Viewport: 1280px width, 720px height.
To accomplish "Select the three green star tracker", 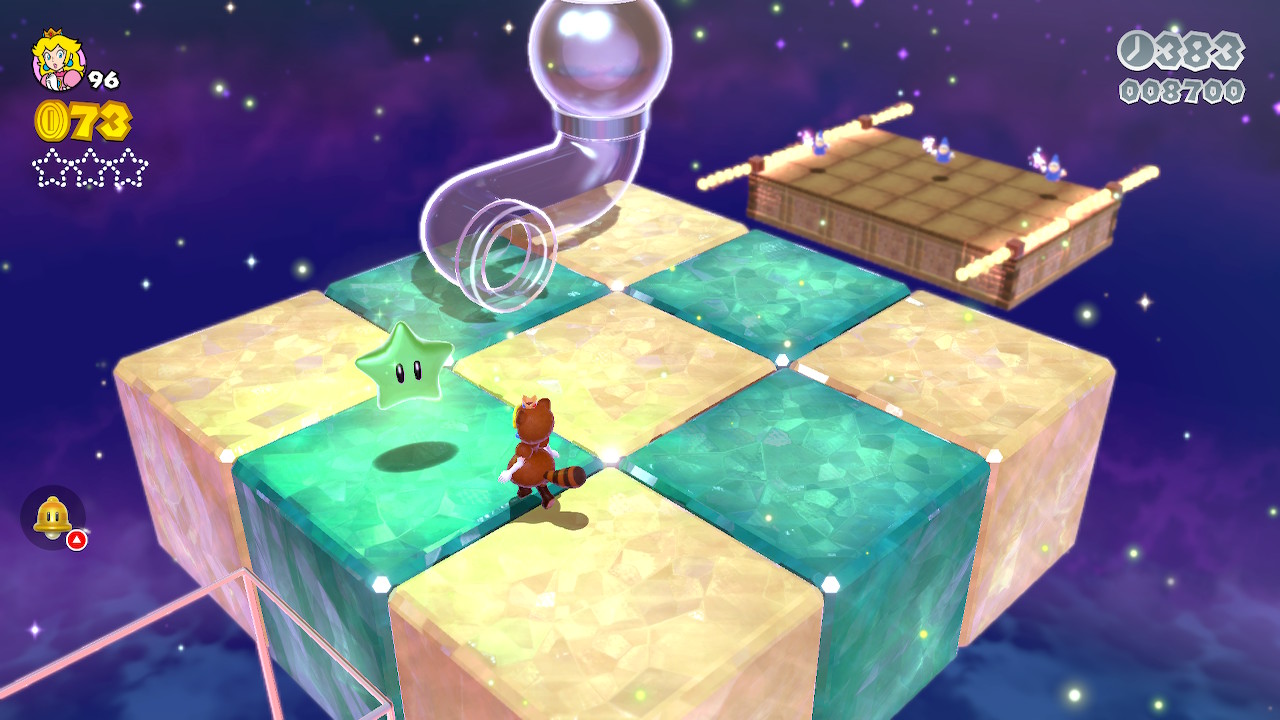I will (x=90, y=167).
